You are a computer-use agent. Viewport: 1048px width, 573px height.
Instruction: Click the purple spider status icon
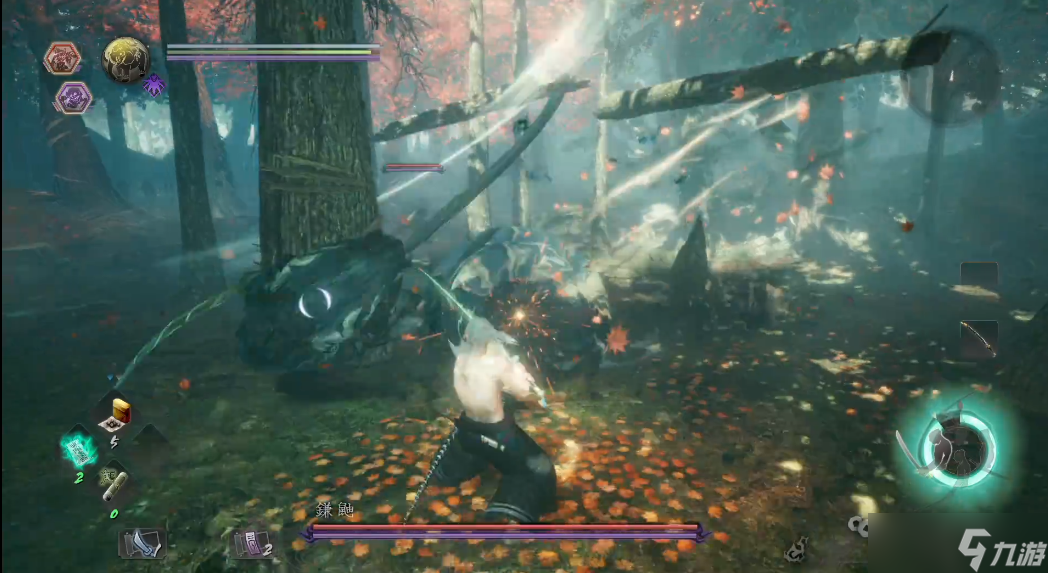[154, 87]
